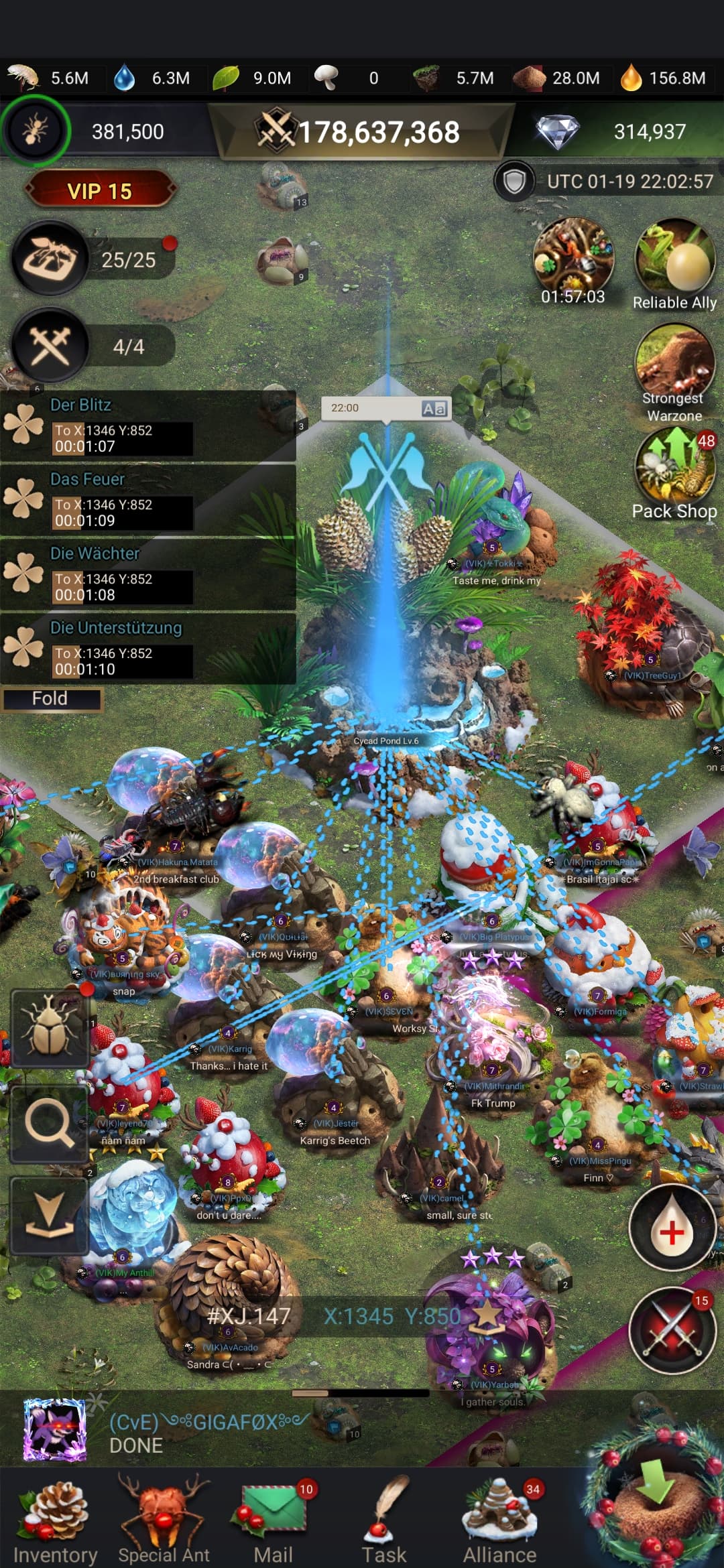This screenshot has height=1568, width=724.
Task: Open the Reliable Ally event
Action: (x=674, y=265)
